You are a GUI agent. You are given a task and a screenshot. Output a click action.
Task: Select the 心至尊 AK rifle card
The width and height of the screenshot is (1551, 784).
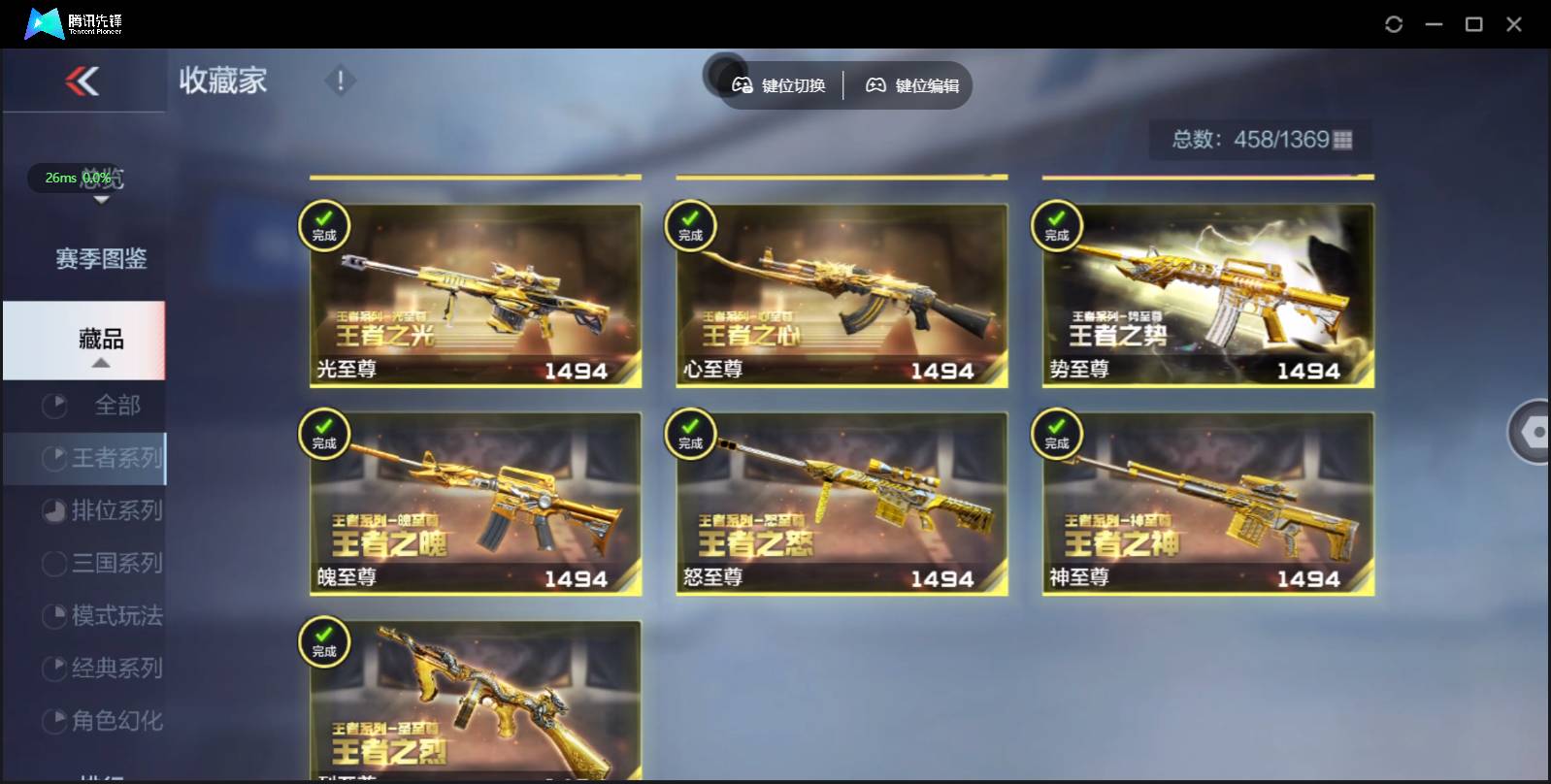coord(841,296)
